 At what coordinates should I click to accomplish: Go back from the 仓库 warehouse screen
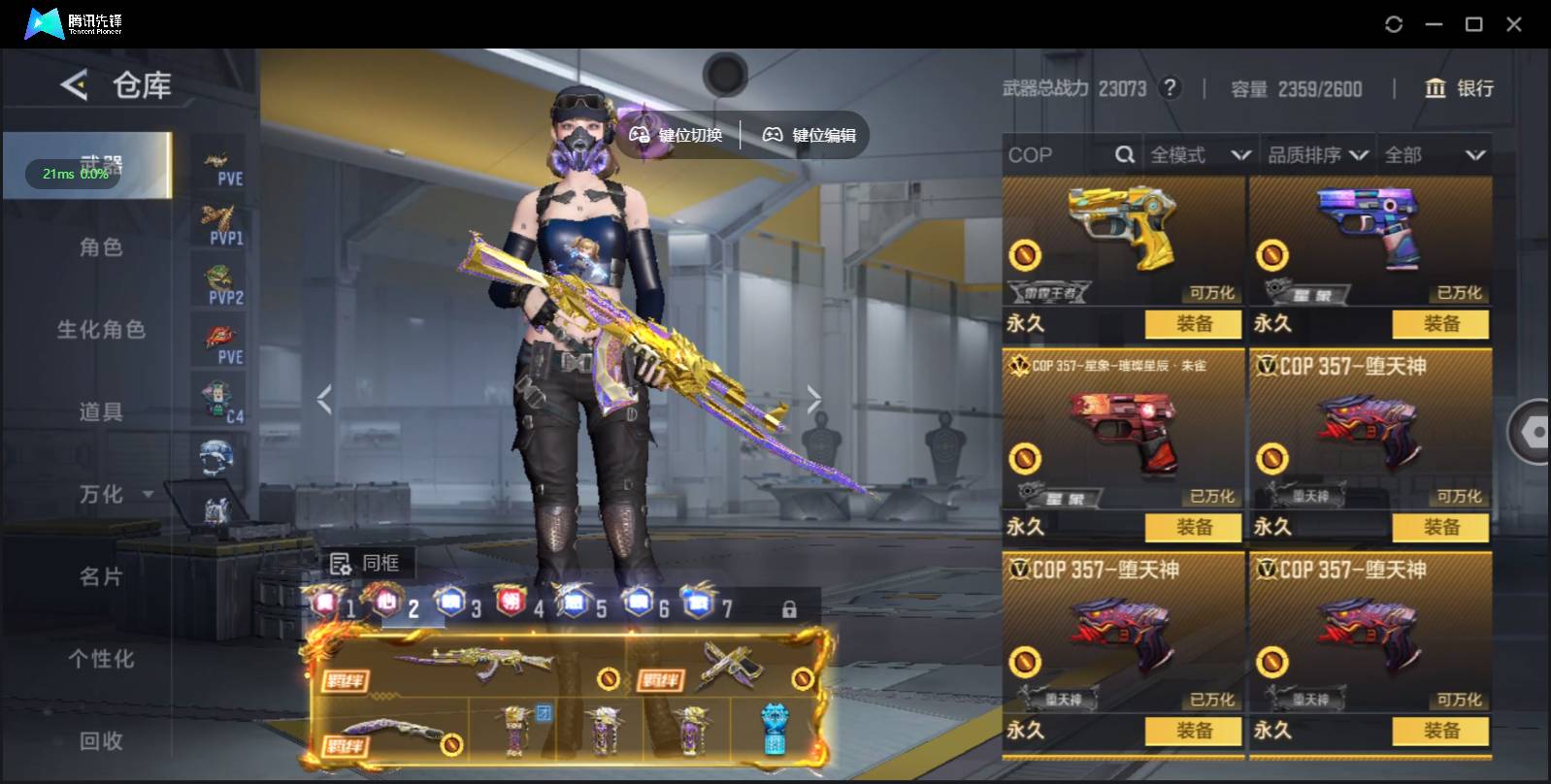[x=75, y=85]
